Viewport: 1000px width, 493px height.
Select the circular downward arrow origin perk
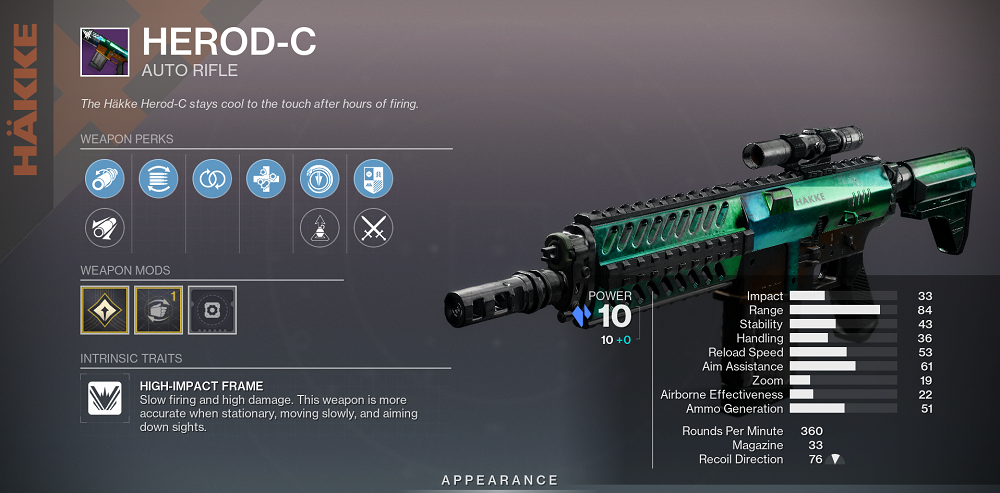point(320,179)
